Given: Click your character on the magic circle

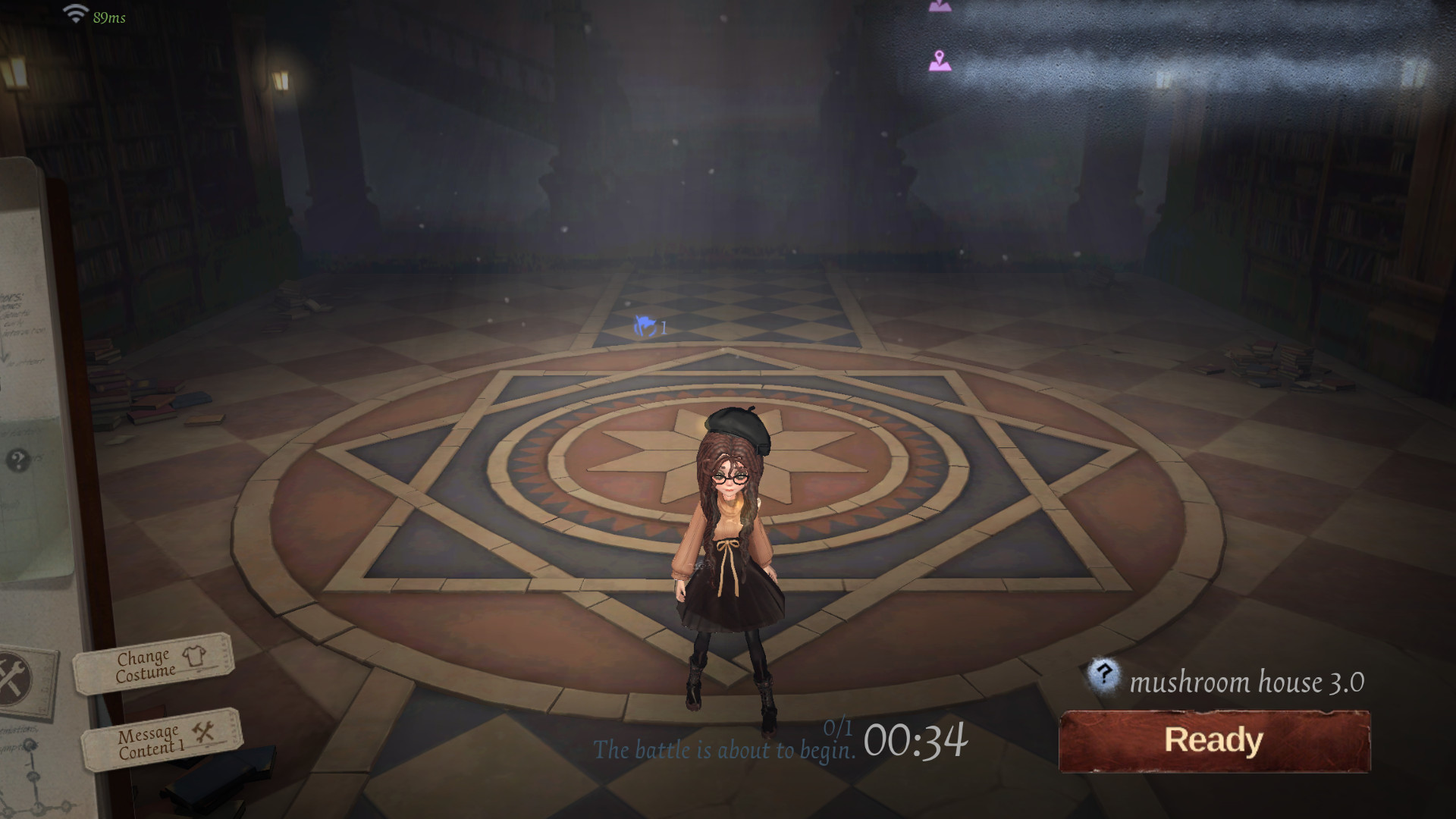Looking at the screenshot, I should [728, 554].
